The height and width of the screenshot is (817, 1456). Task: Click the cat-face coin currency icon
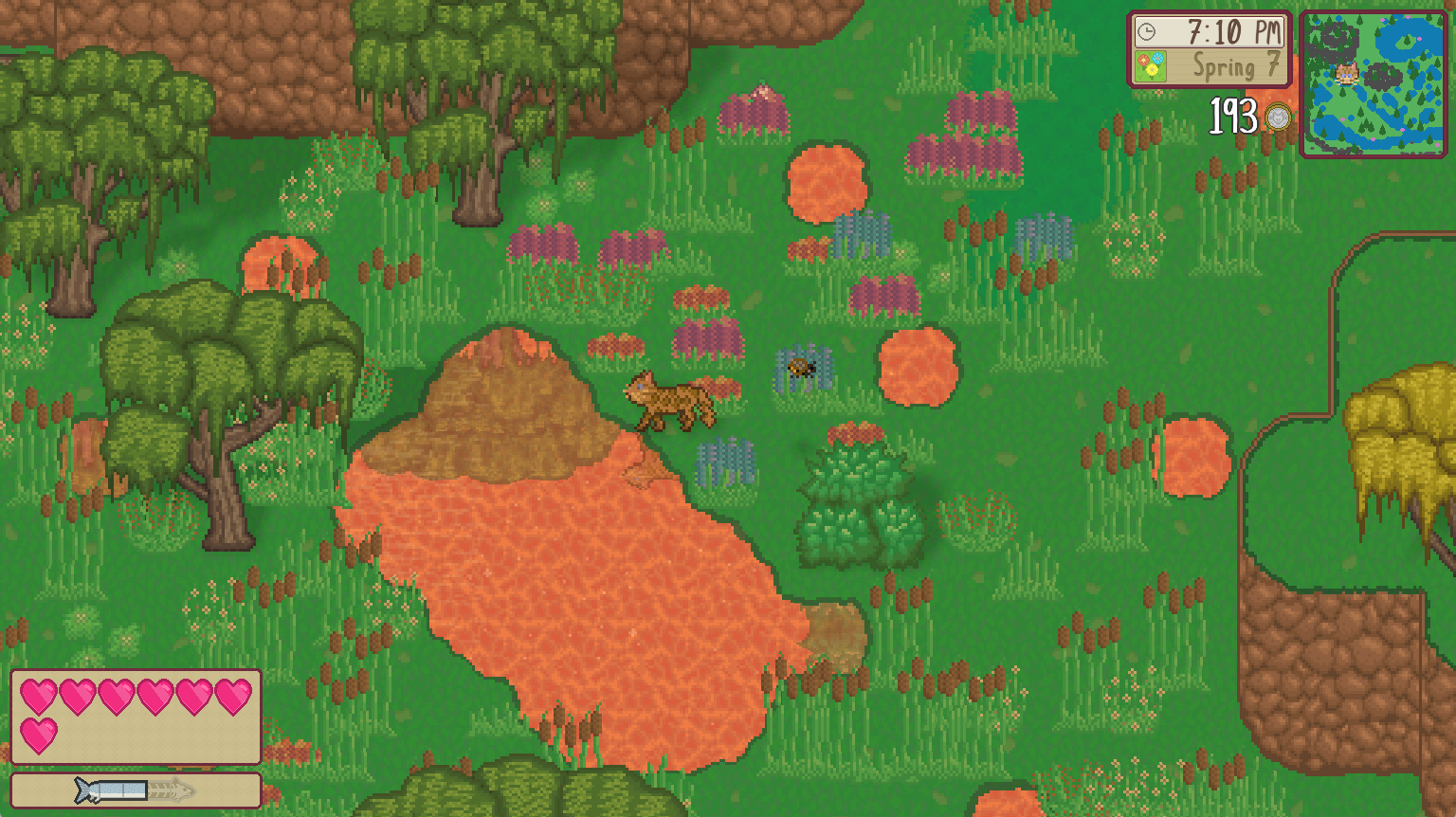pos(1281,116)
